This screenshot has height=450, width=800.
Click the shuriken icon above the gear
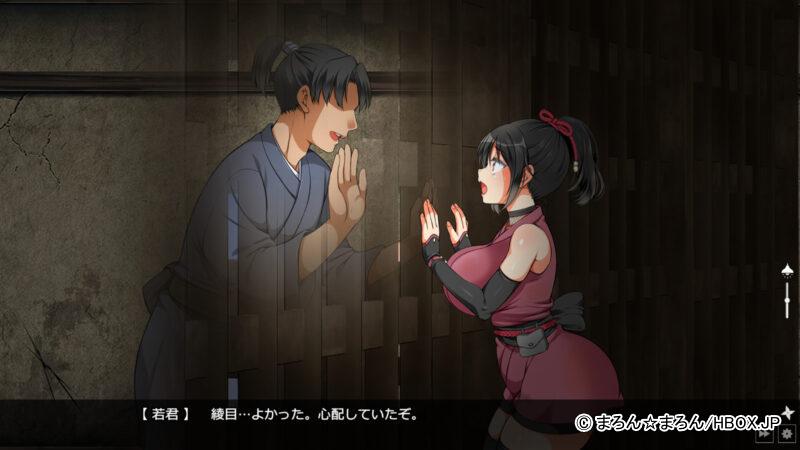[x=787, y=412]
